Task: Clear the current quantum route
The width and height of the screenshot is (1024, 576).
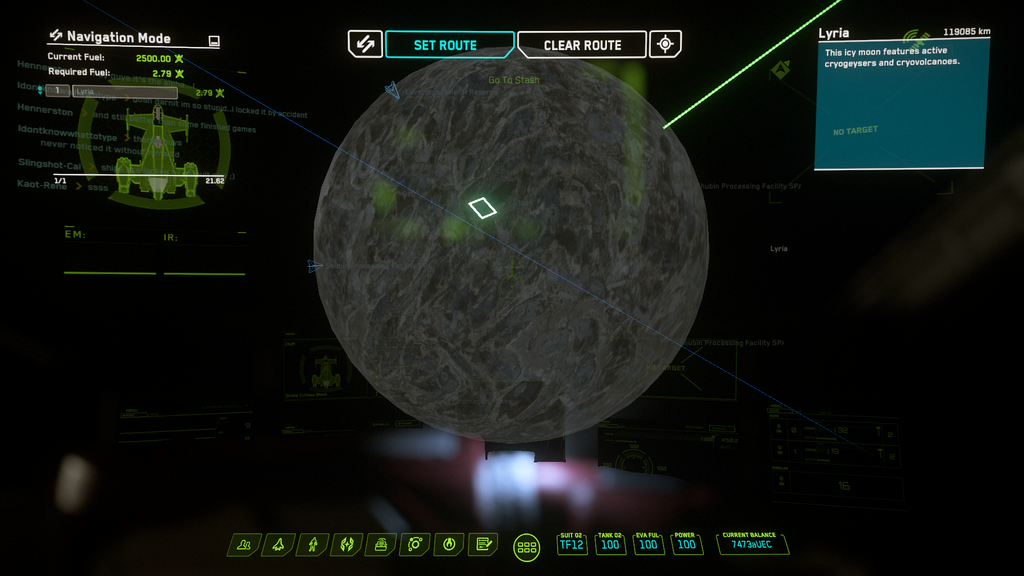Action: (x=582, y=45)
